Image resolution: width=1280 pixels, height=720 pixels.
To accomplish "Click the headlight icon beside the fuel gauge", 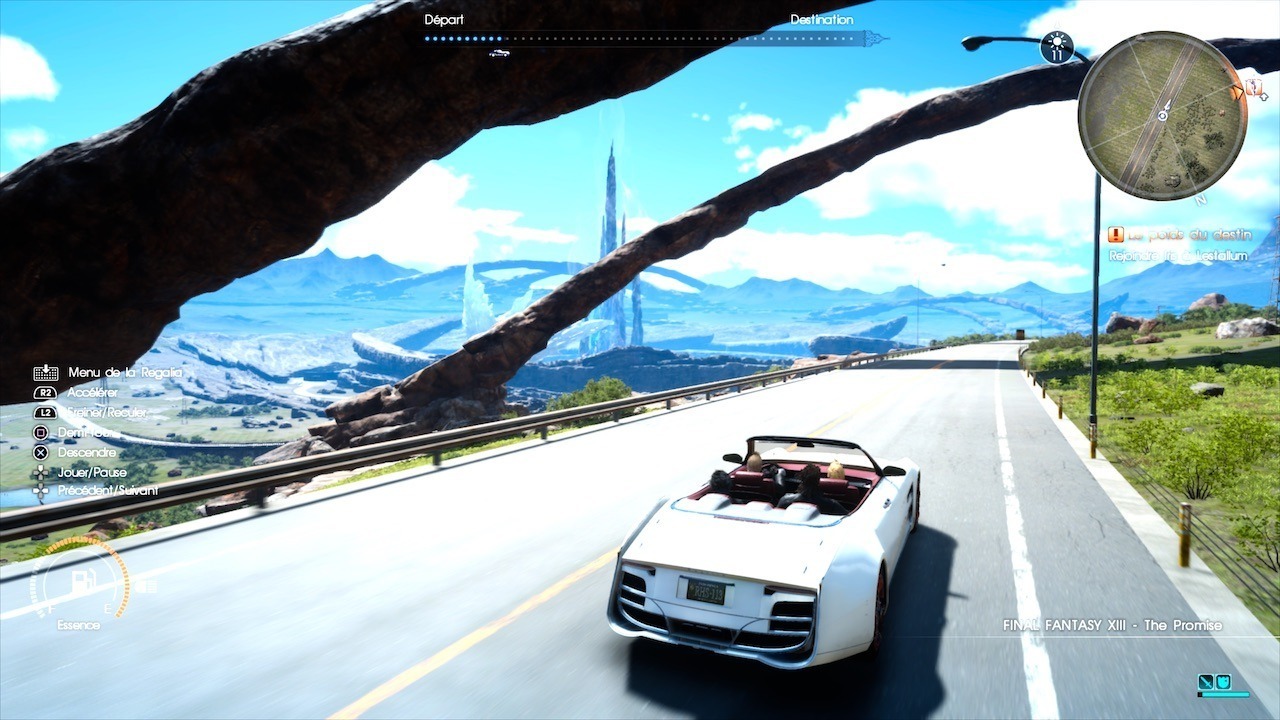I will point(146,584).
